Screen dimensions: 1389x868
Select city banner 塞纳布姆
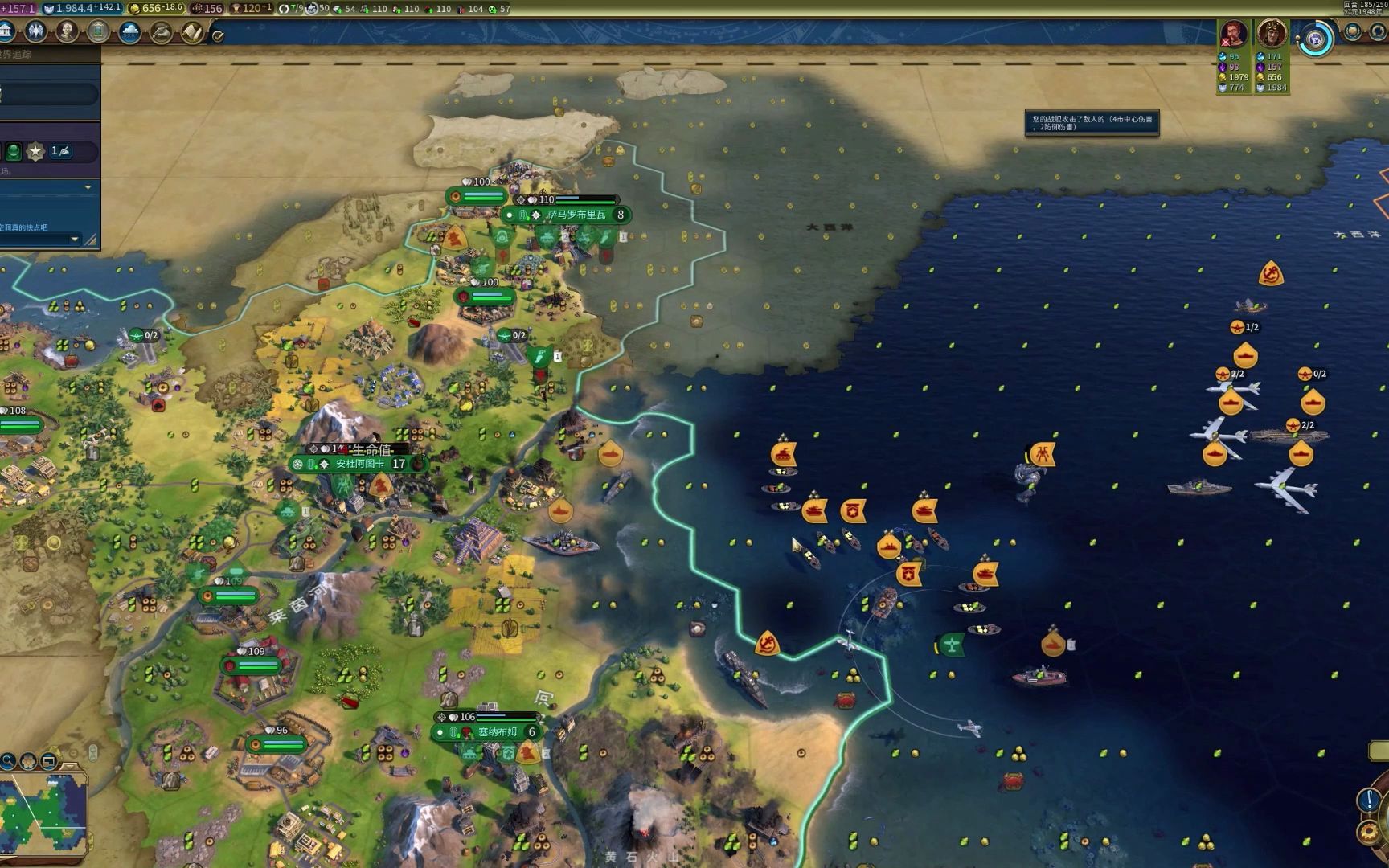[498, 732]
